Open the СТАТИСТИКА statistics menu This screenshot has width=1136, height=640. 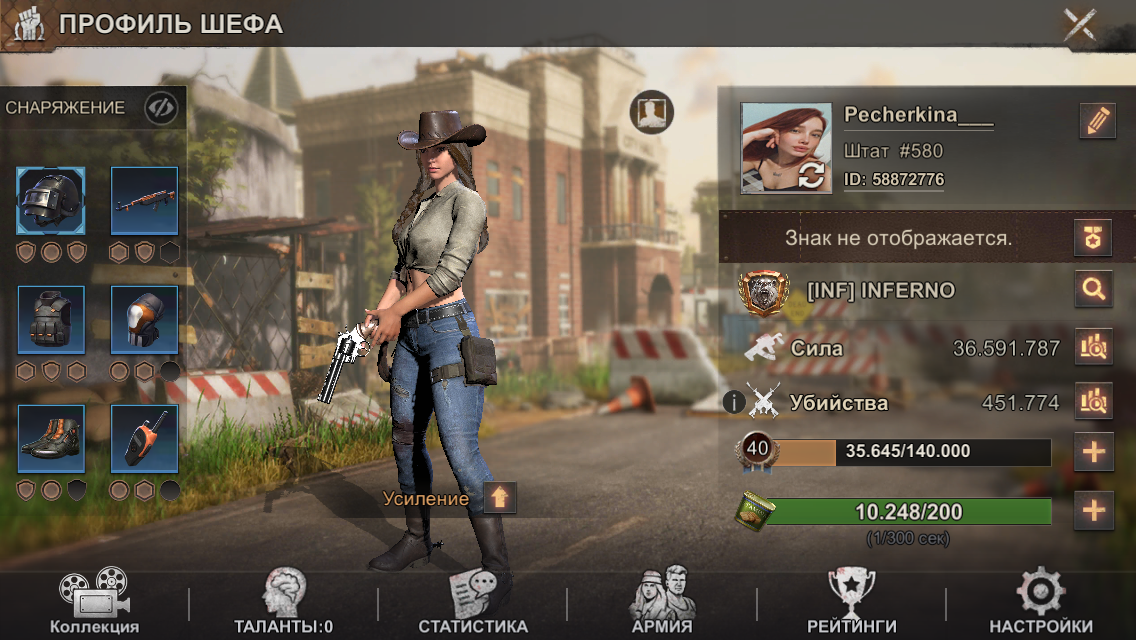coord(473,604)
